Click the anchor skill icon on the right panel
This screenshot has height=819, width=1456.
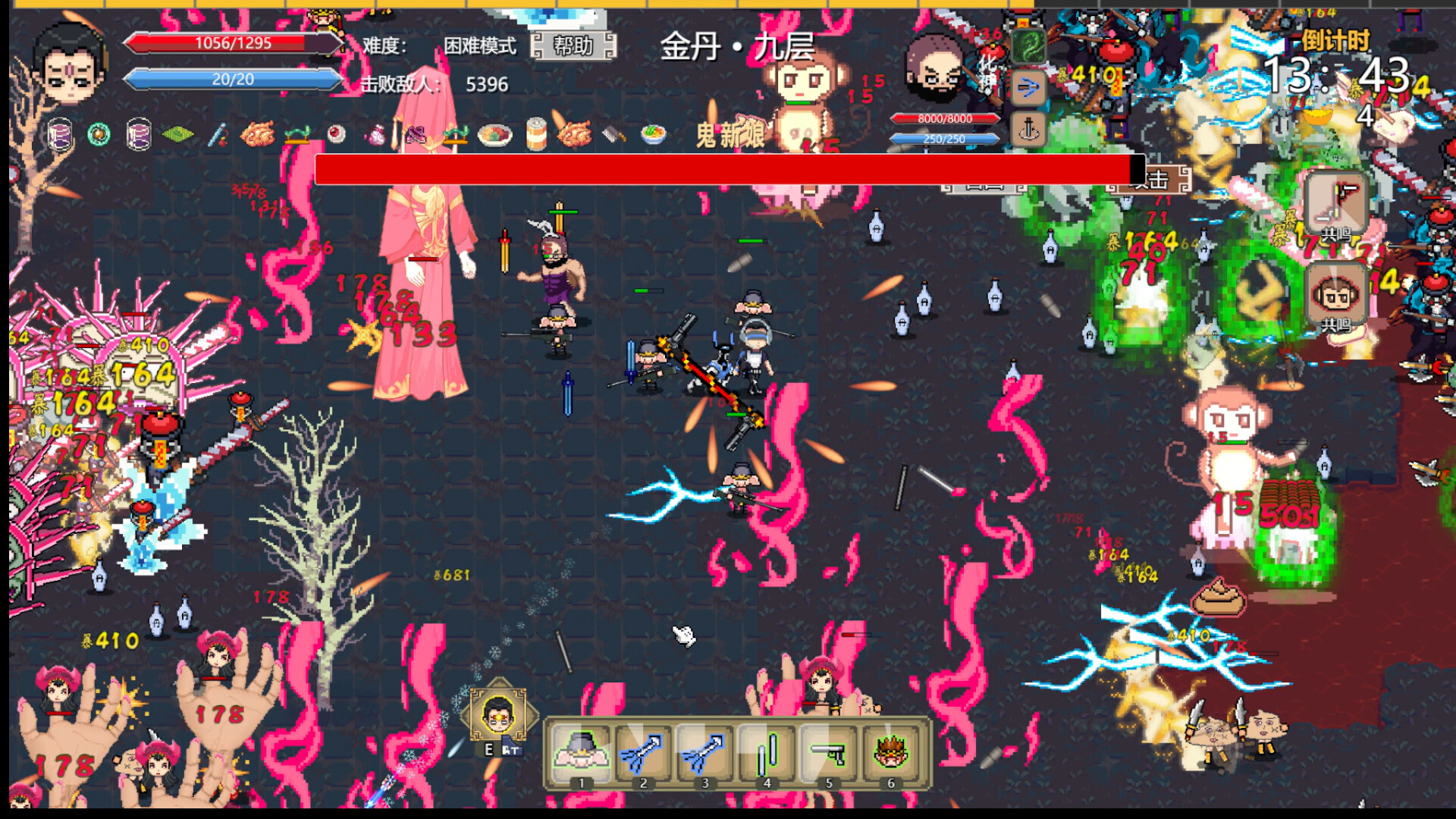(x=1030, y=129)
